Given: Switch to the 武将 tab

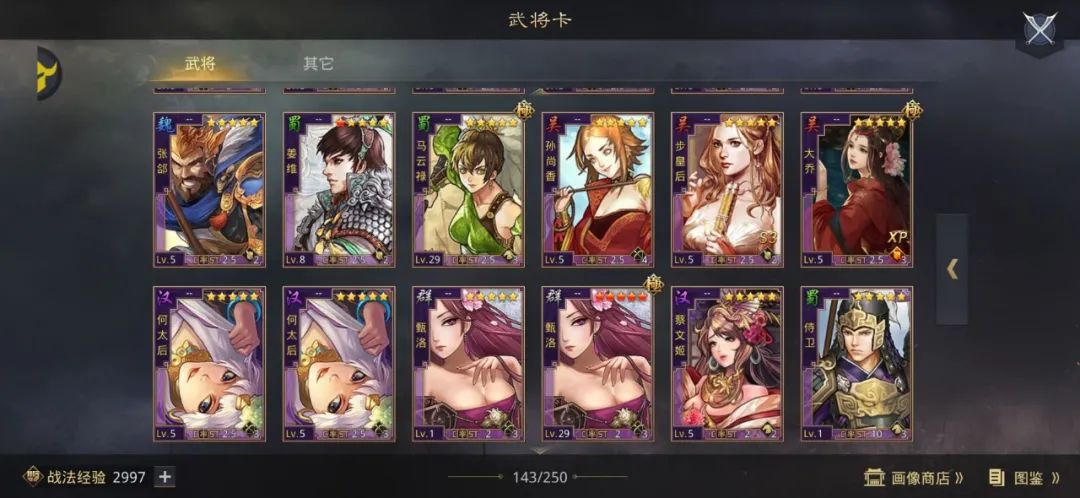Looking at the screenshot, I should pyautogui.click(x=200, y=64).
